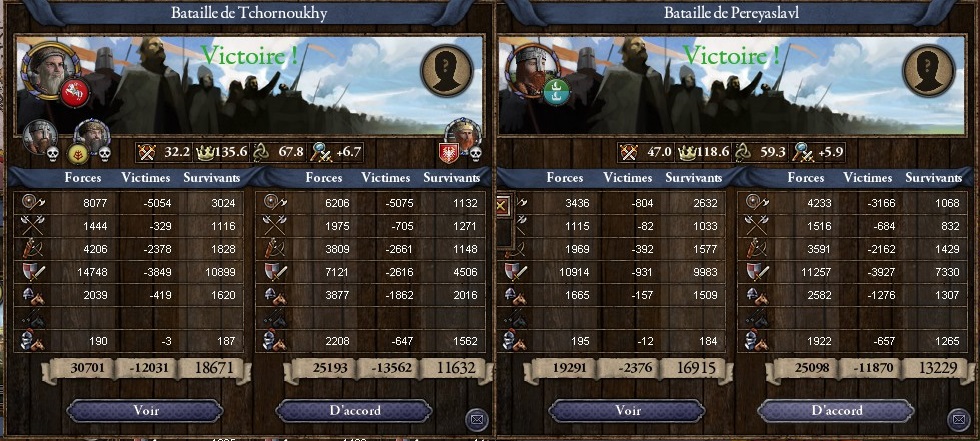Accept D'accord on the Pereyaslavl battle report
The image size is (980, 441).
[836, 411]
